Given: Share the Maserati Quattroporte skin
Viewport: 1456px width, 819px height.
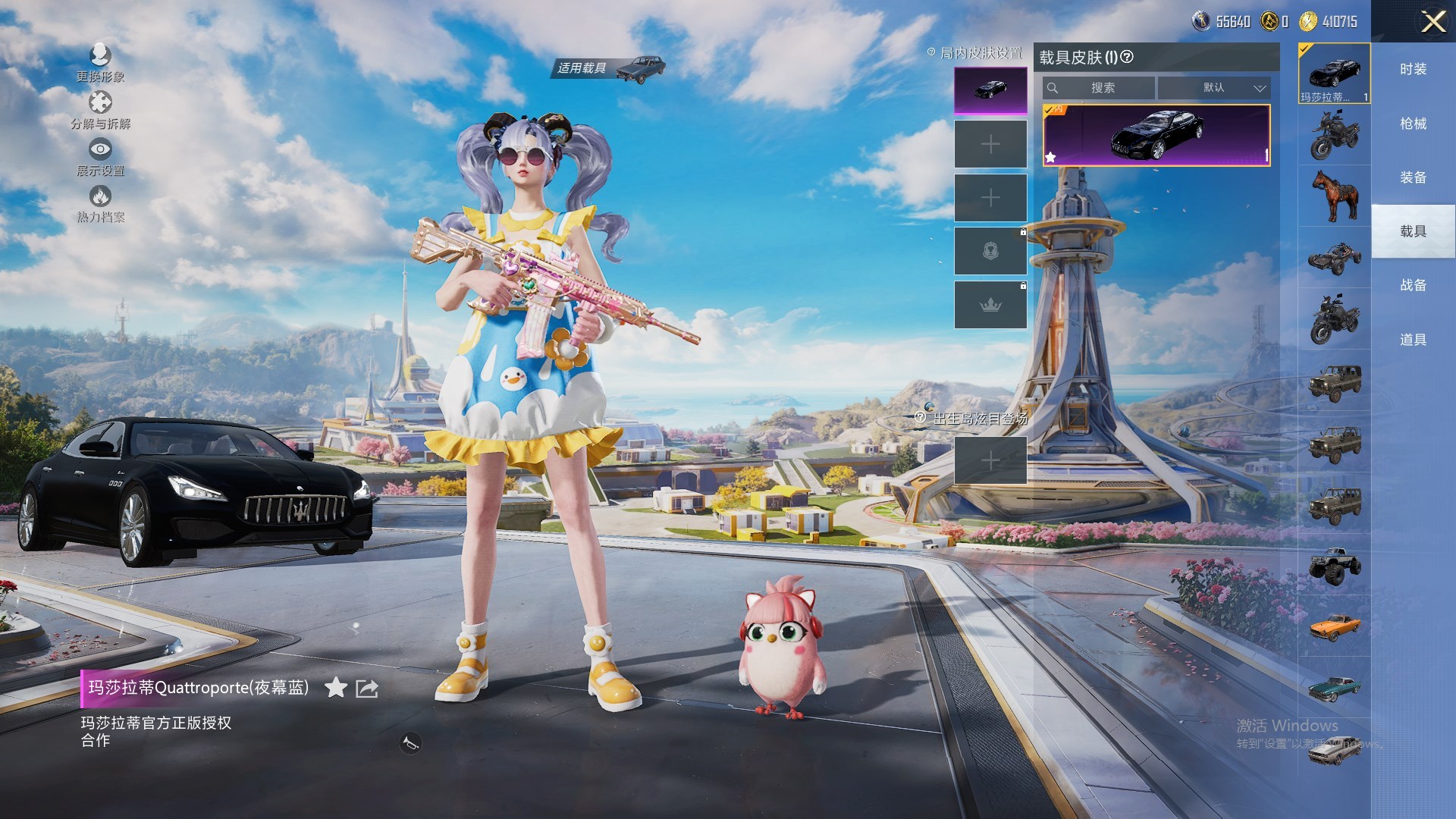Looking at the screenshot, I should (367, 688).
